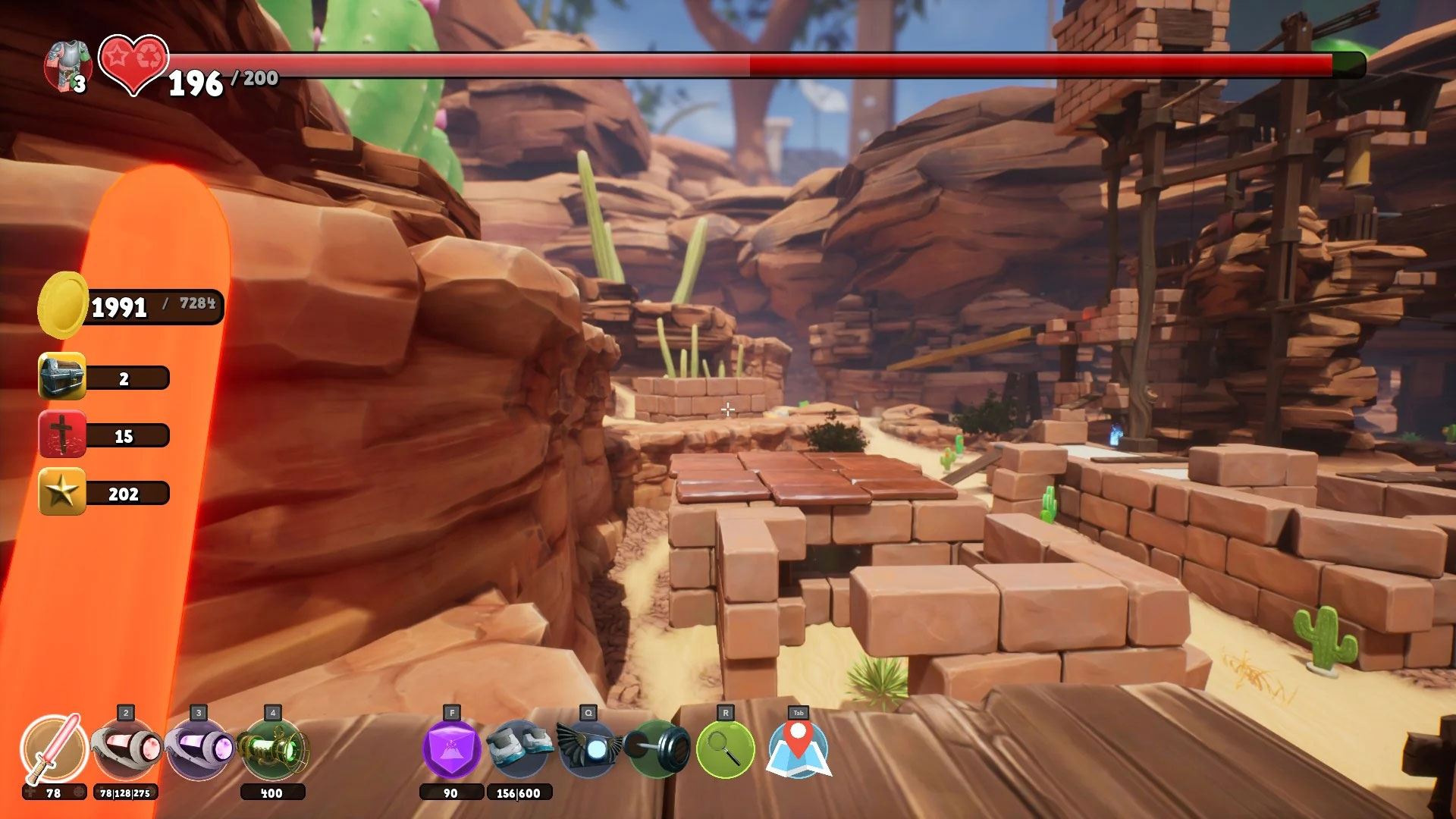Screen dimensions: 1456x819
Task: Activate the purple volcano cube ability
Action: (x=451, y=749)
